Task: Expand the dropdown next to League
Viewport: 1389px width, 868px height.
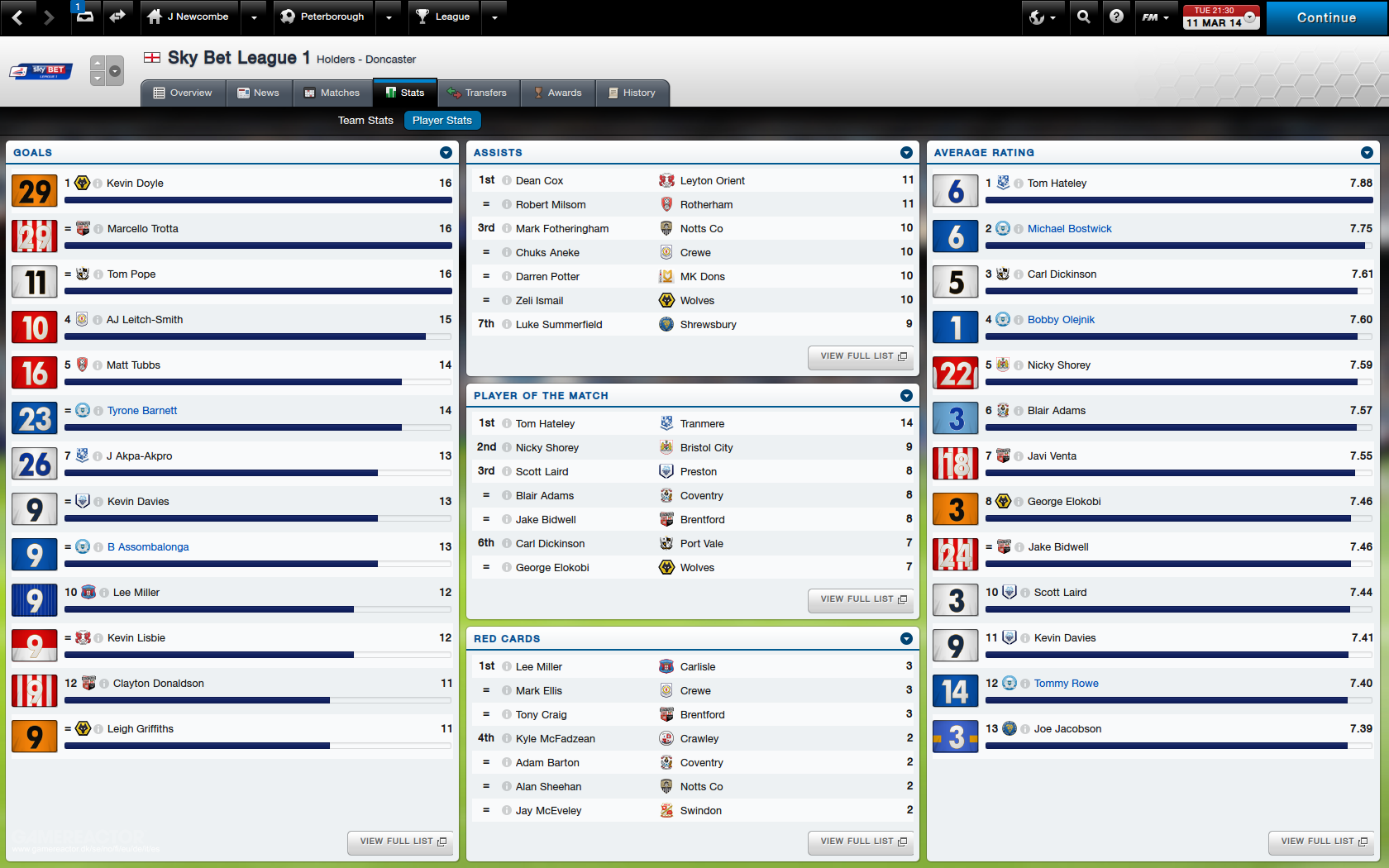Action: pyautogui.click(x=494, y=17)
